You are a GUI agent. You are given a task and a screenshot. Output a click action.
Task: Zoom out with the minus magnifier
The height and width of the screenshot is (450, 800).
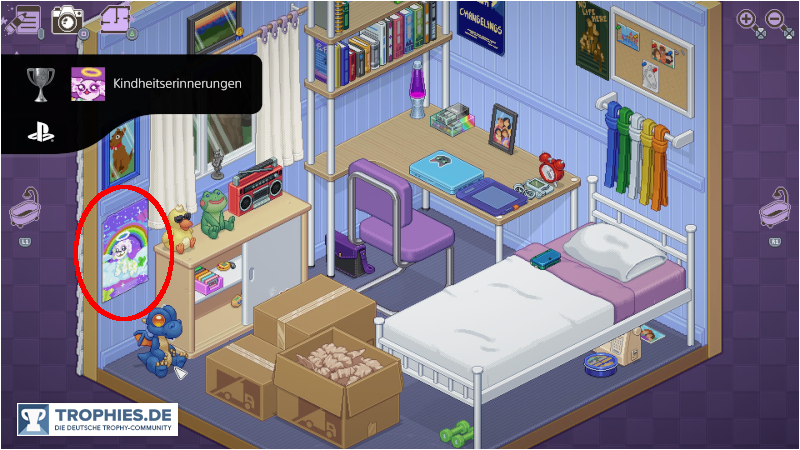click(x=775, y=19)
